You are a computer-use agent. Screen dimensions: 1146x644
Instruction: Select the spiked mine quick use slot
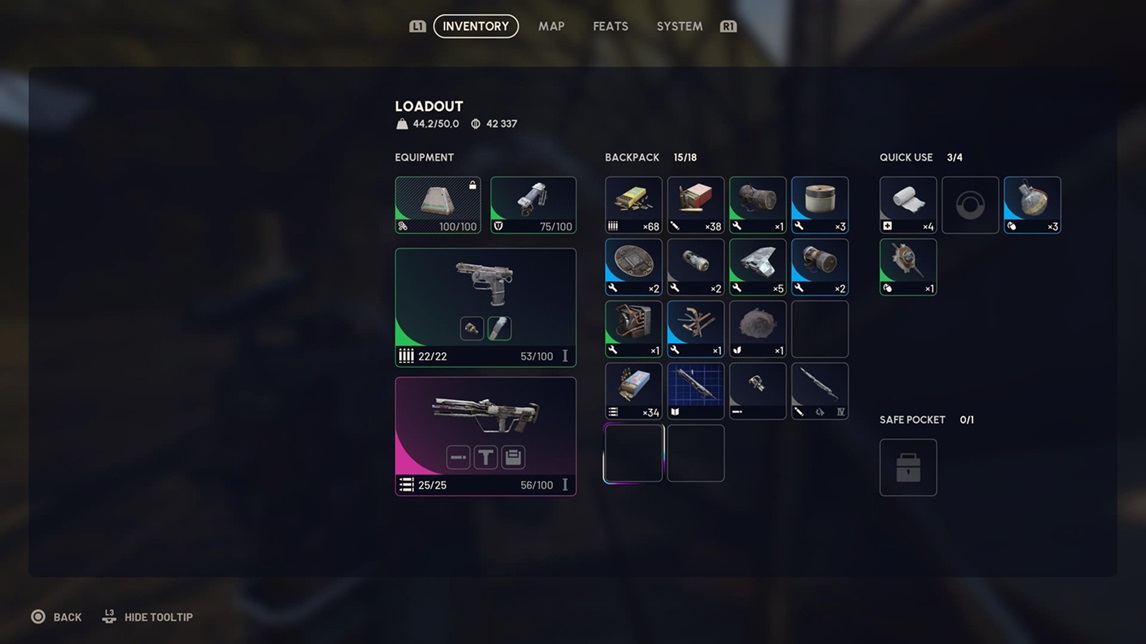(908, 267)
